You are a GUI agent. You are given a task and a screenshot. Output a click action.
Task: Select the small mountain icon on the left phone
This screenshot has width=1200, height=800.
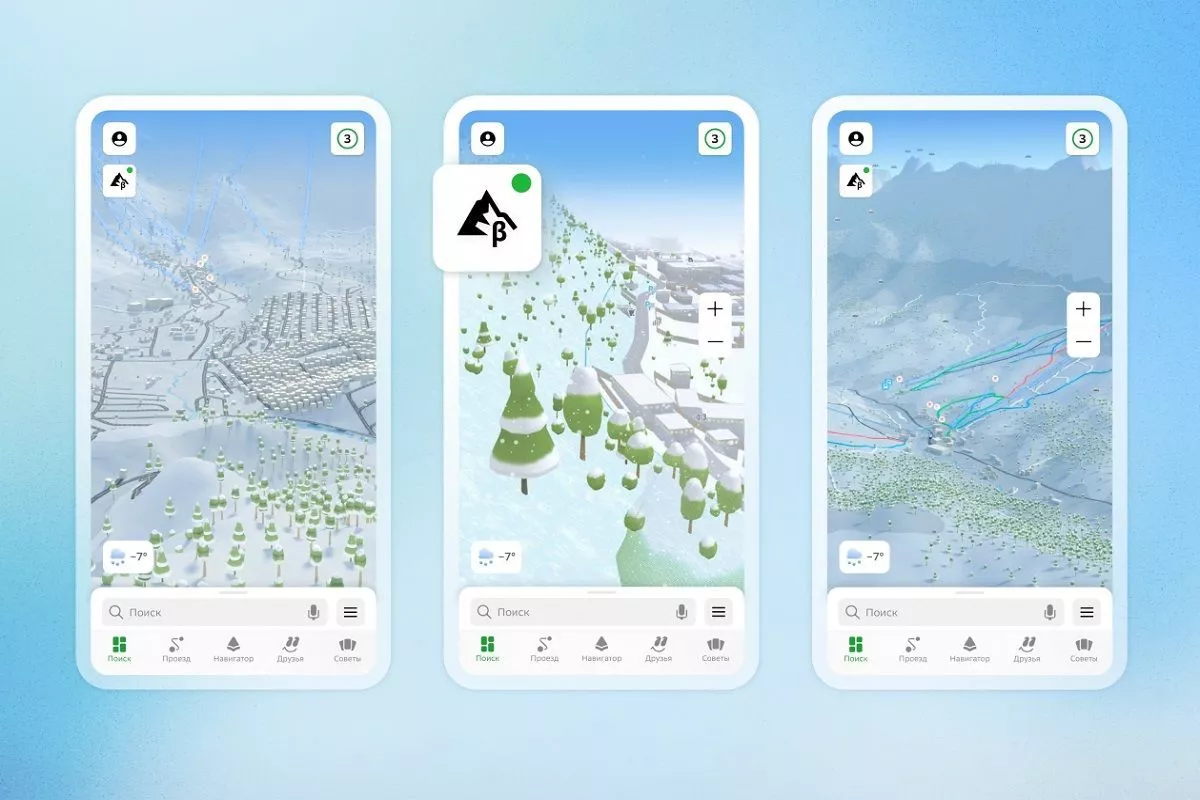pos(119,181)
